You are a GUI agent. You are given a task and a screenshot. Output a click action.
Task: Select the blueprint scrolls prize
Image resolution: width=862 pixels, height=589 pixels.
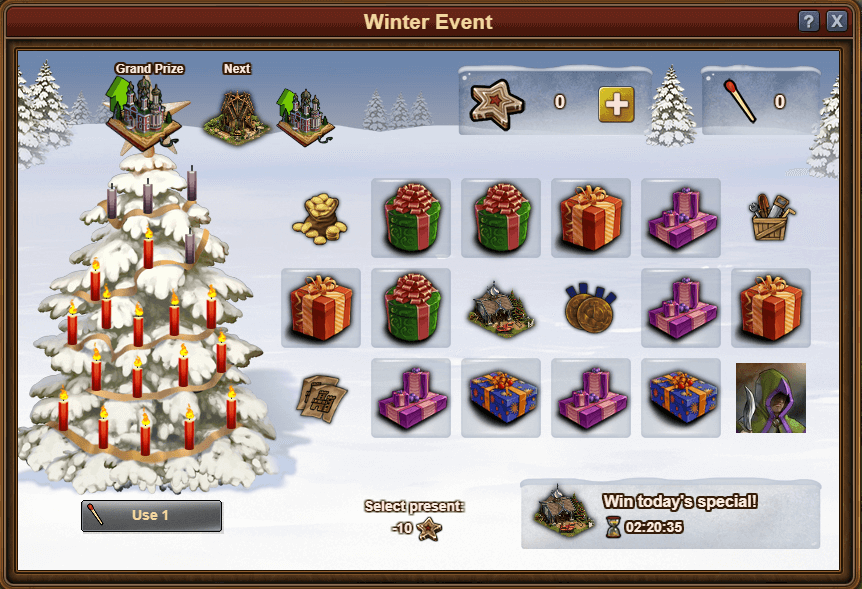coord(320,397)
